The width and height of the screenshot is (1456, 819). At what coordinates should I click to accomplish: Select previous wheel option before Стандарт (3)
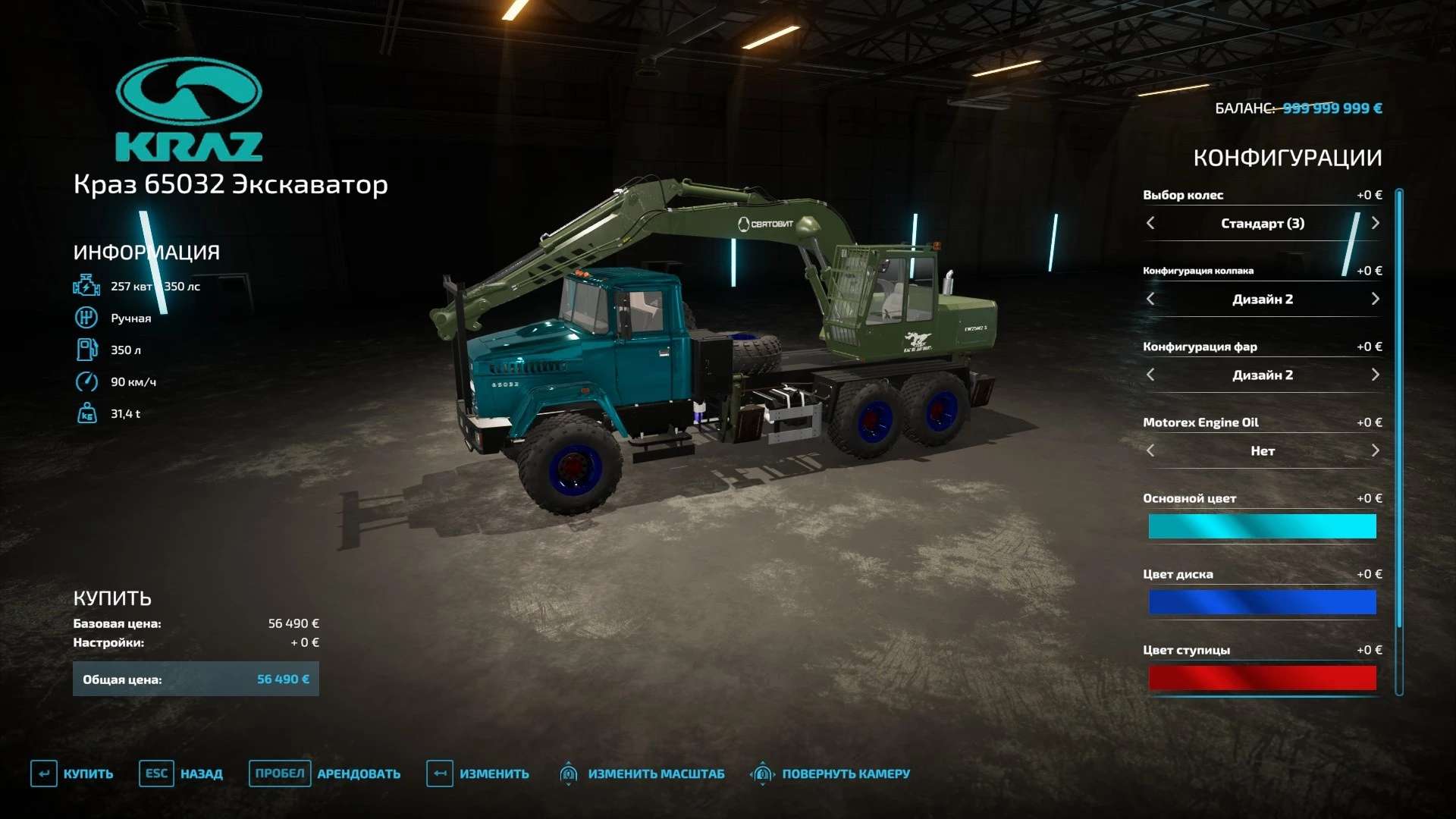(x=1150, y=223)
